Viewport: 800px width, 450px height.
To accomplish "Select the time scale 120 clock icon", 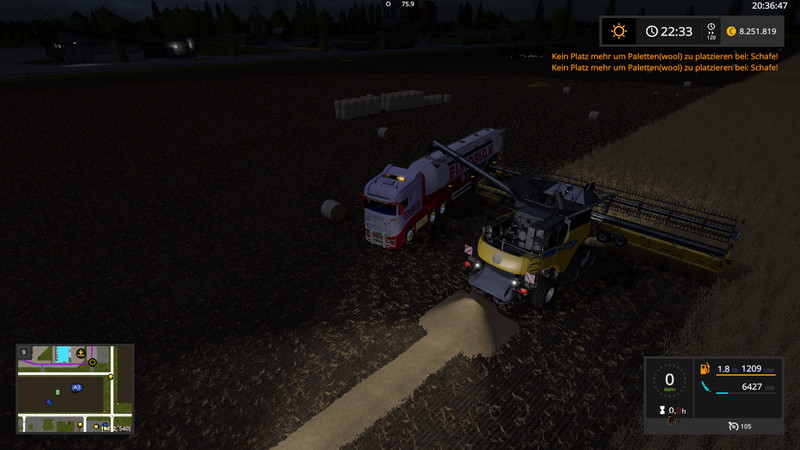I will [x=712, y=31].
